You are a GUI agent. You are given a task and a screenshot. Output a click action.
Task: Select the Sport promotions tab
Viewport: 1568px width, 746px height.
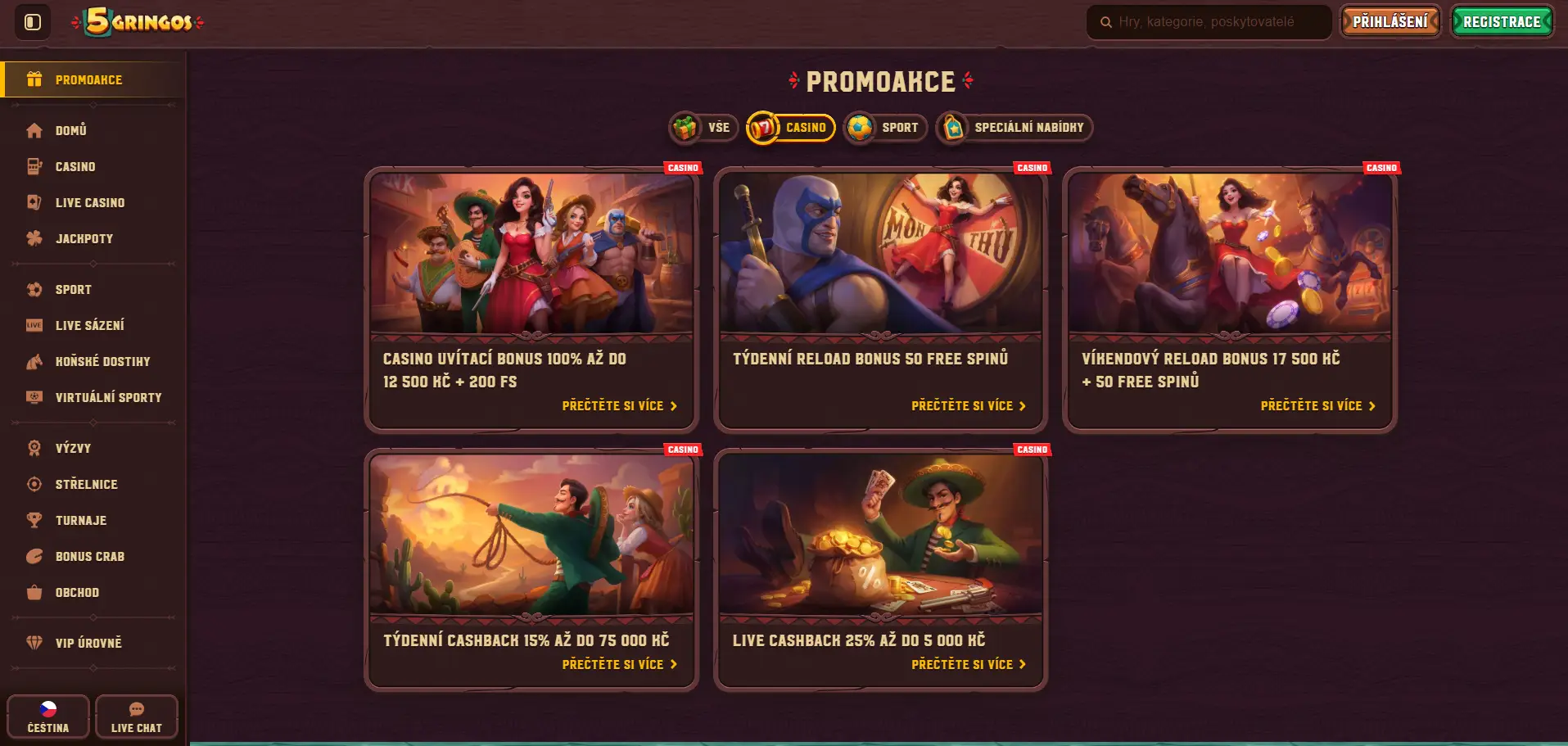885,128
